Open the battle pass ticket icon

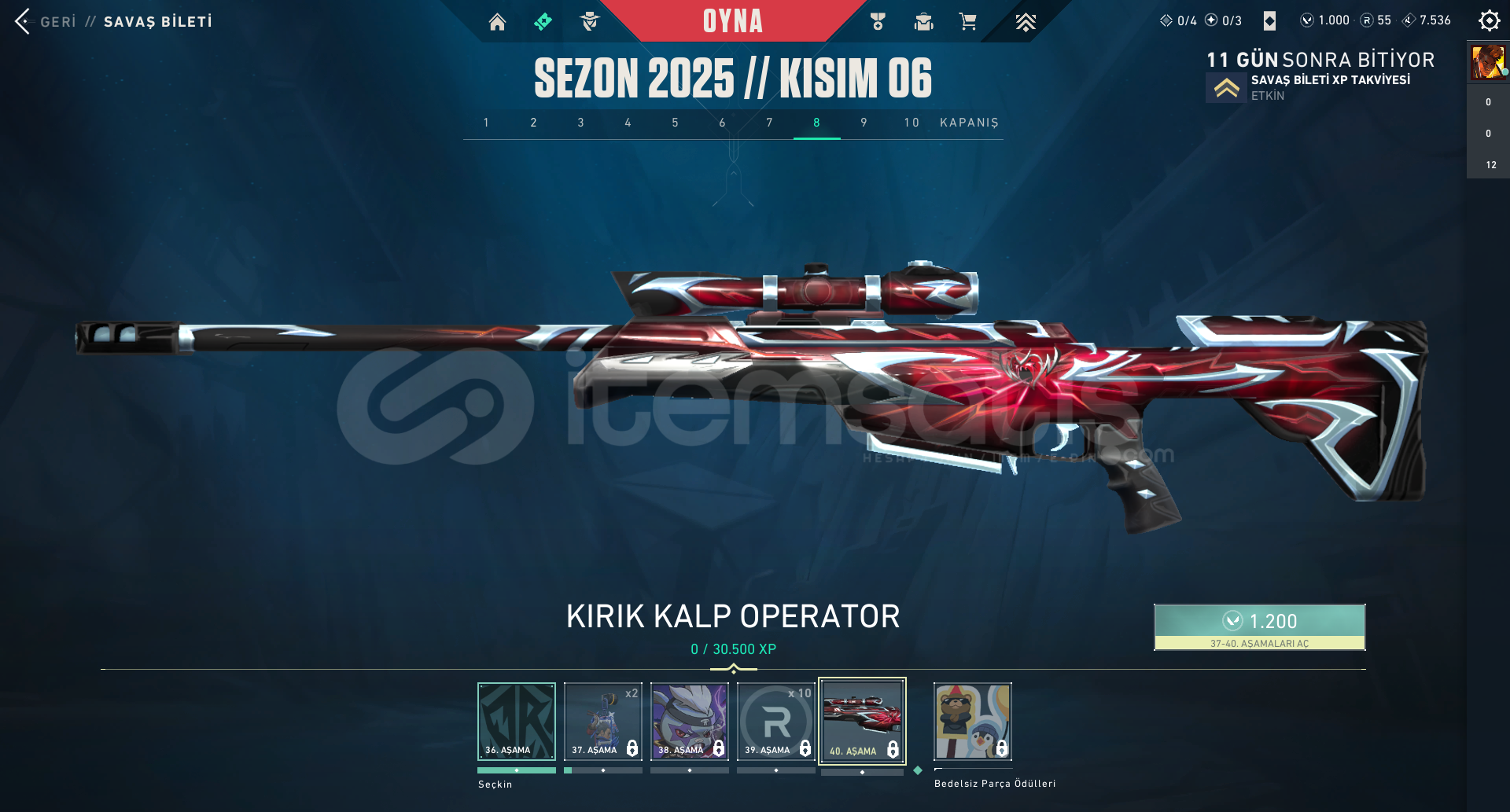coord(543,22)
